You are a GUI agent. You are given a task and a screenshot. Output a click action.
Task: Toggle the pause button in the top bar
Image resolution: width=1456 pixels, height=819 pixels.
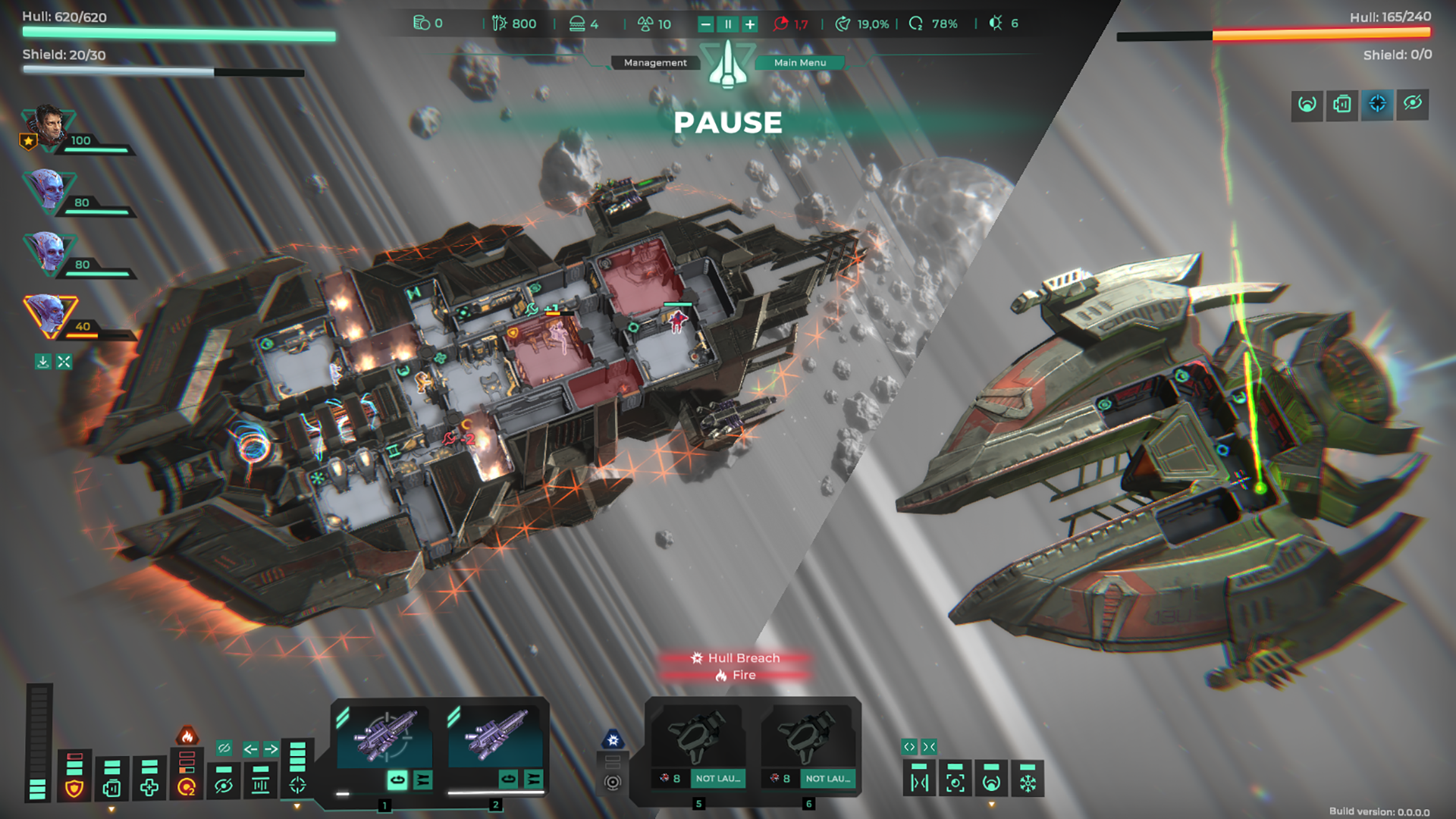pos(728,24)
